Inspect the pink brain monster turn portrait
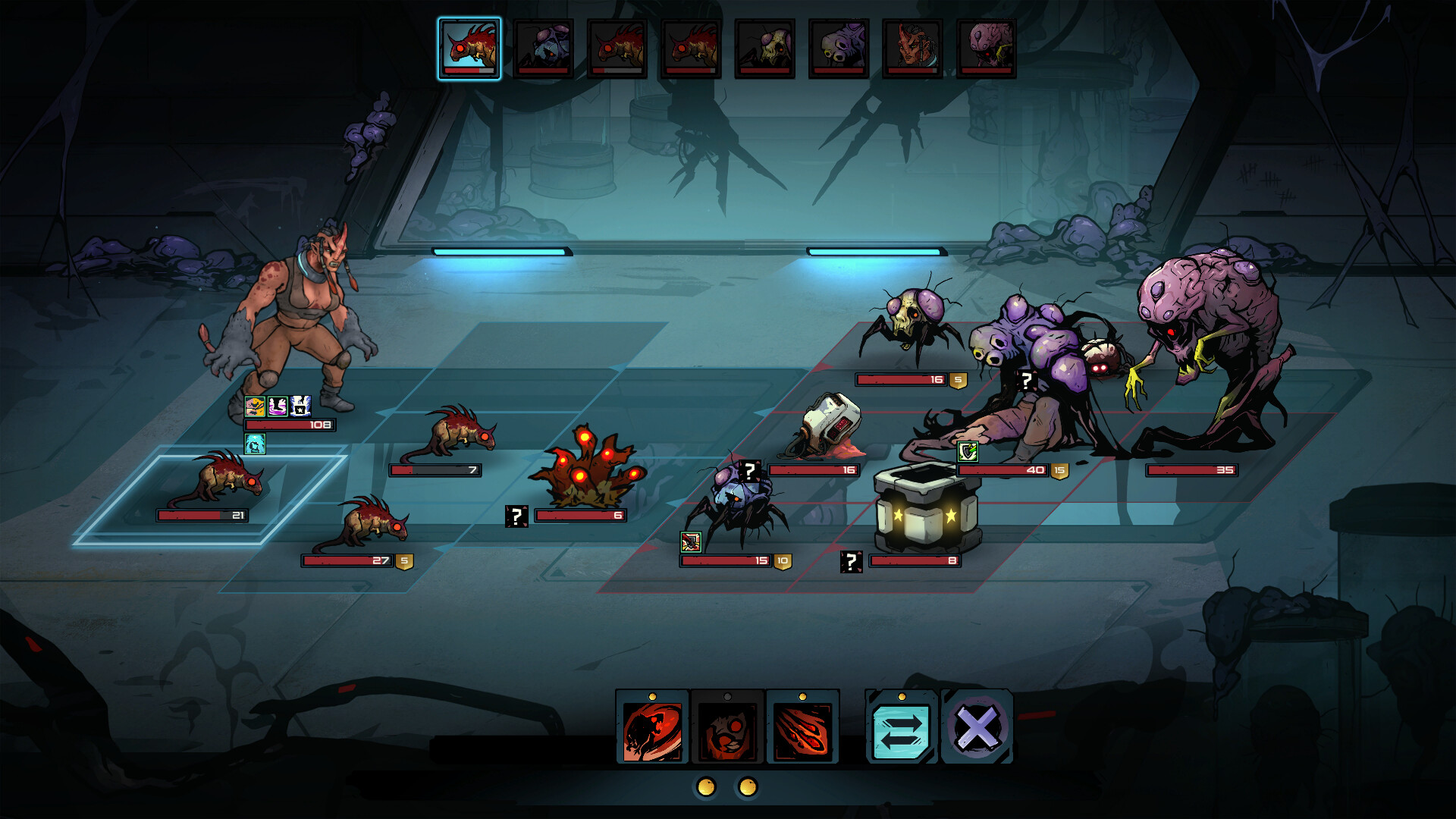This screenshot has width=1456, height=819. pos(986,48)
